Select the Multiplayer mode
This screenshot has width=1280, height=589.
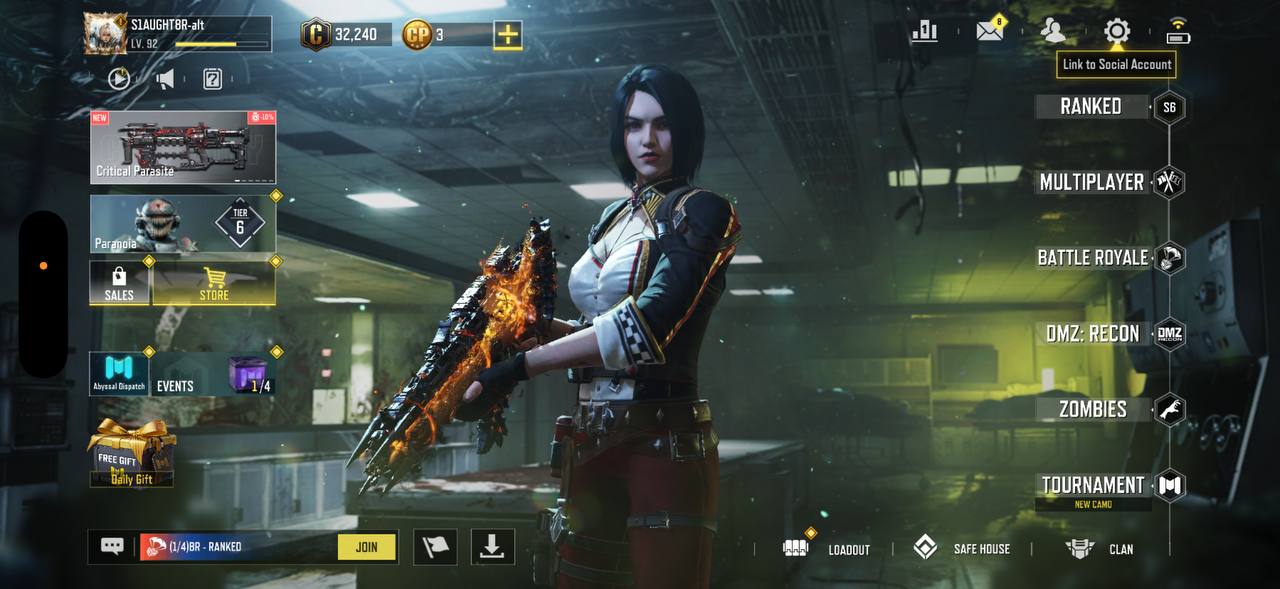[1092, 182]
